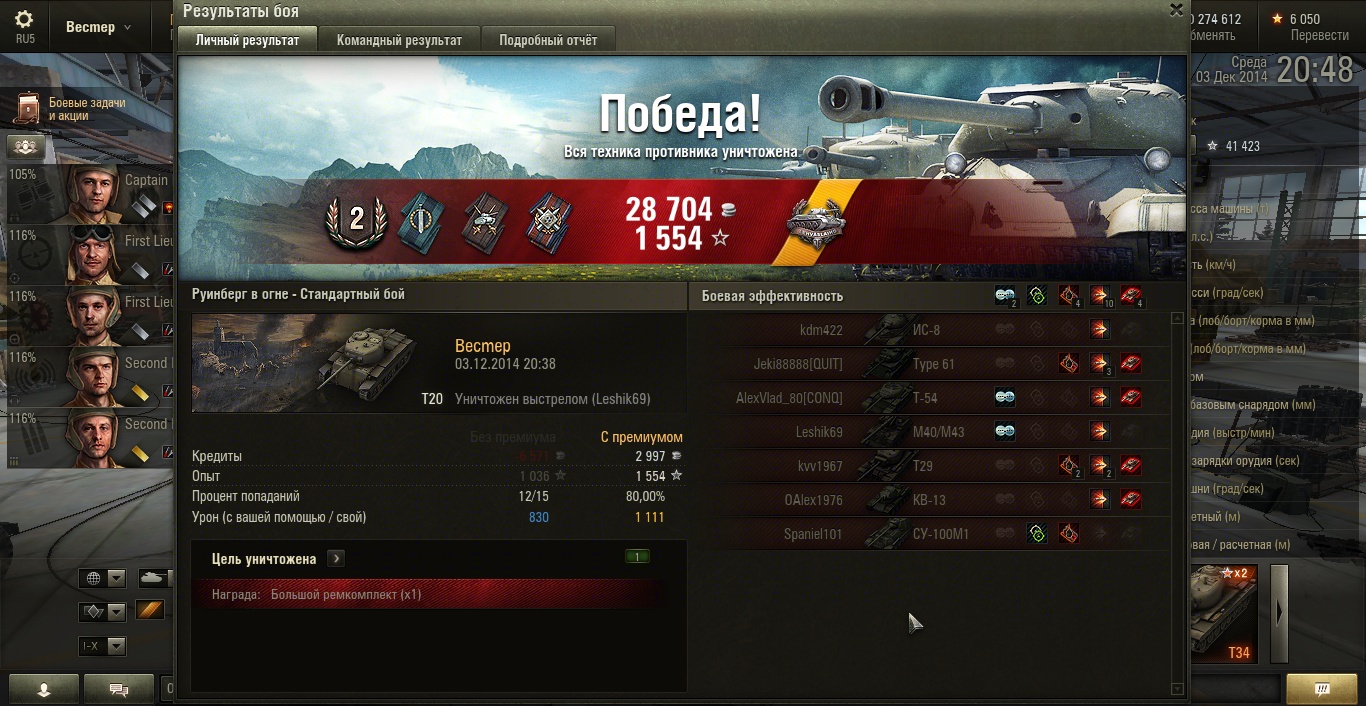Click the Mastery badge medal icon
Viewport: 1366px width, 706px height.
click(x=816, y=223)
